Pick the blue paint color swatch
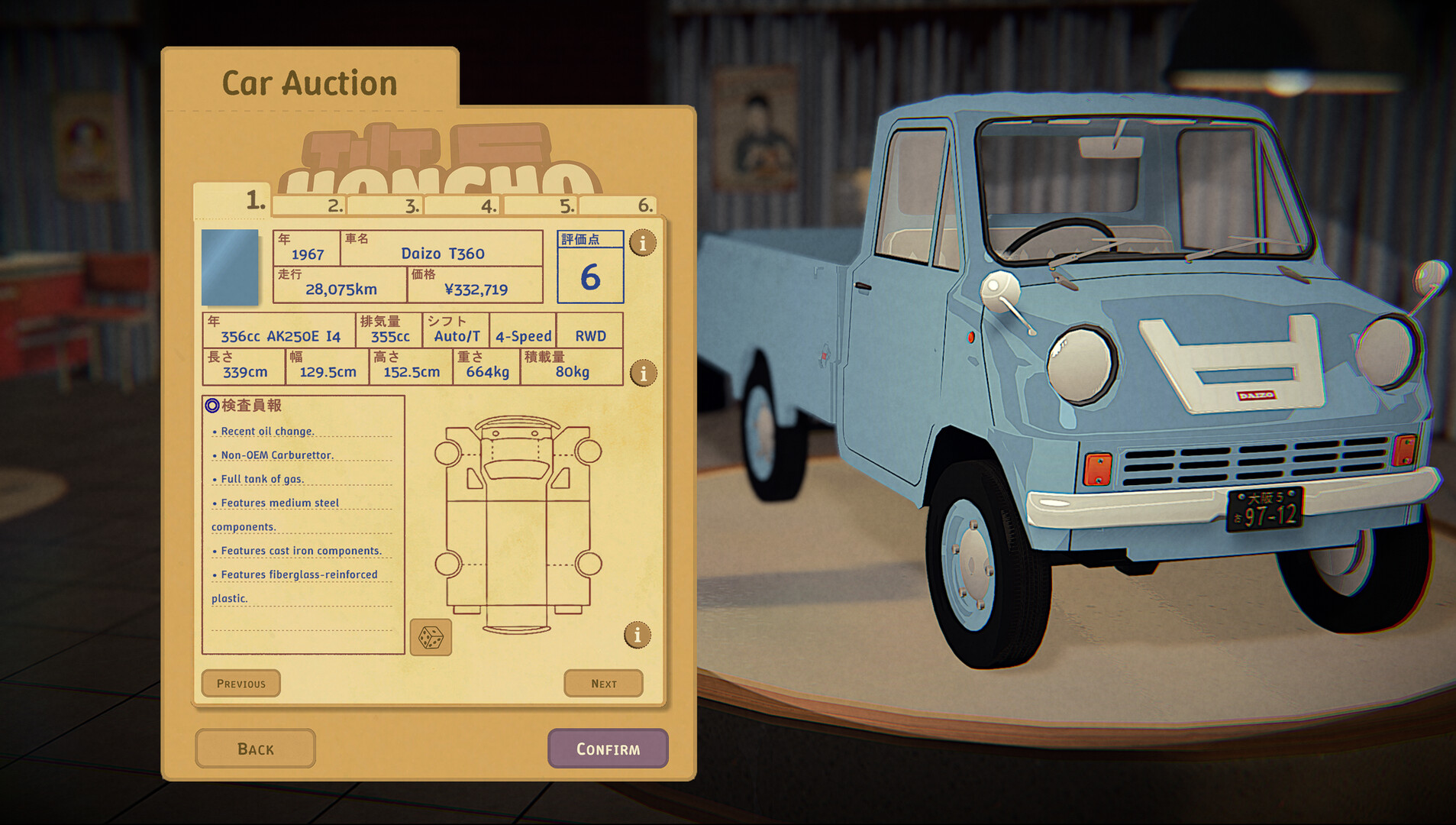 point(230,267)
